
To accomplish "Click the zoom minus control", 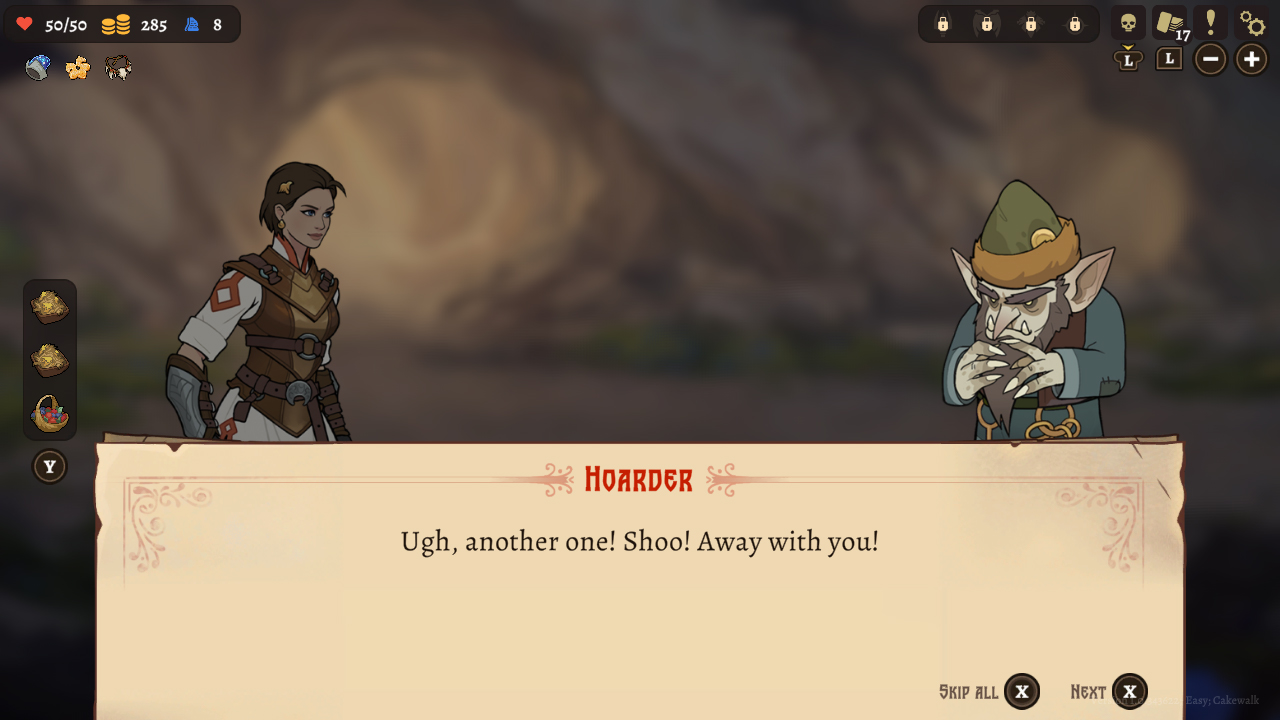I will [x=1210, y=59].
